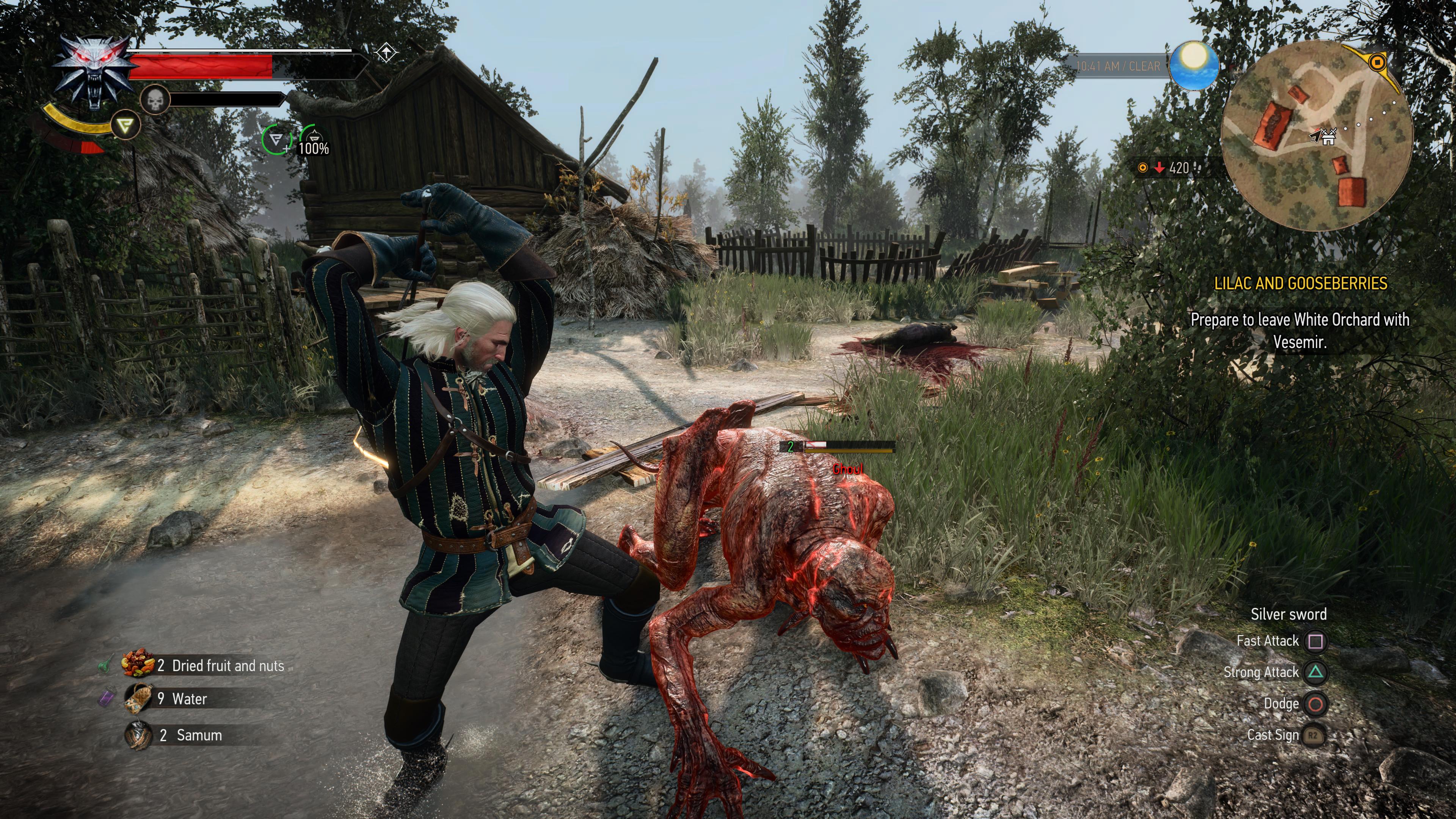The image size is (1456, 819).
Task: Click the sun weather icon
Action: pyautogui.click(x=1193, y=66)
